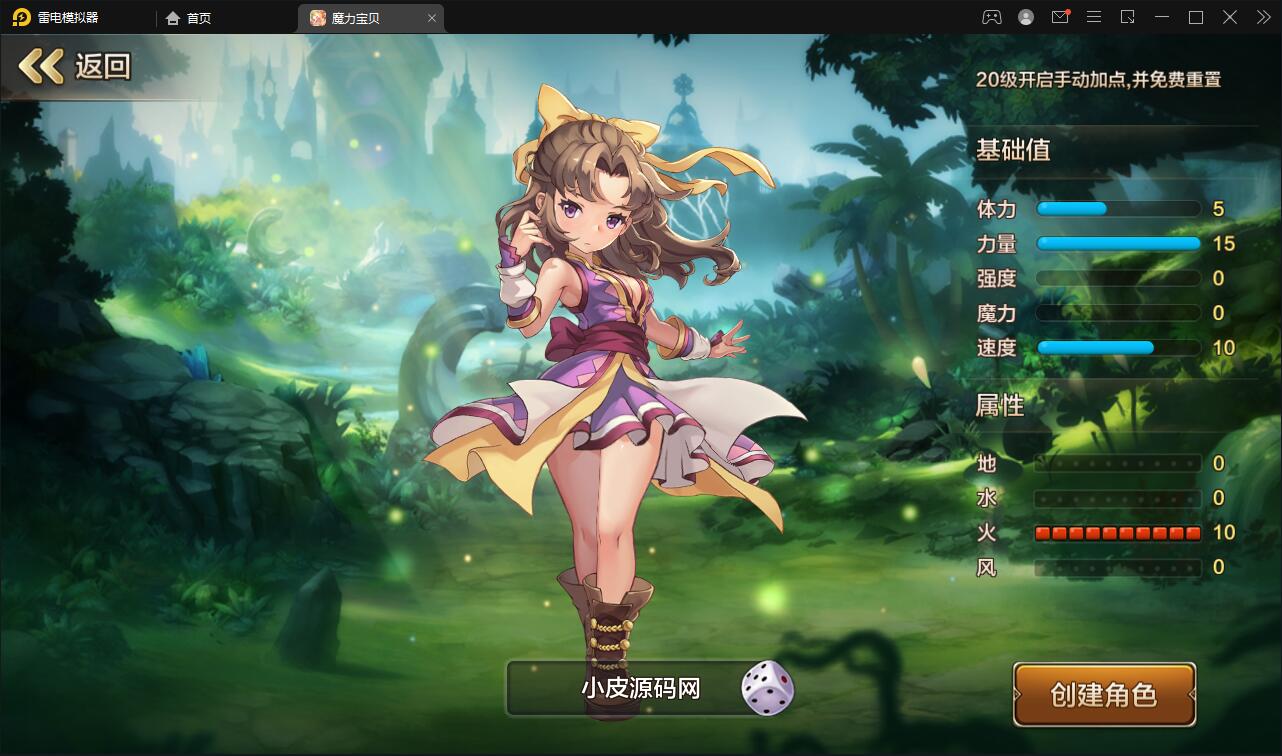Image resolution: width=1282 pixels, height=756 pixels.
Task: Open the game controller icon in titlebar
Action: click(991, 17)
